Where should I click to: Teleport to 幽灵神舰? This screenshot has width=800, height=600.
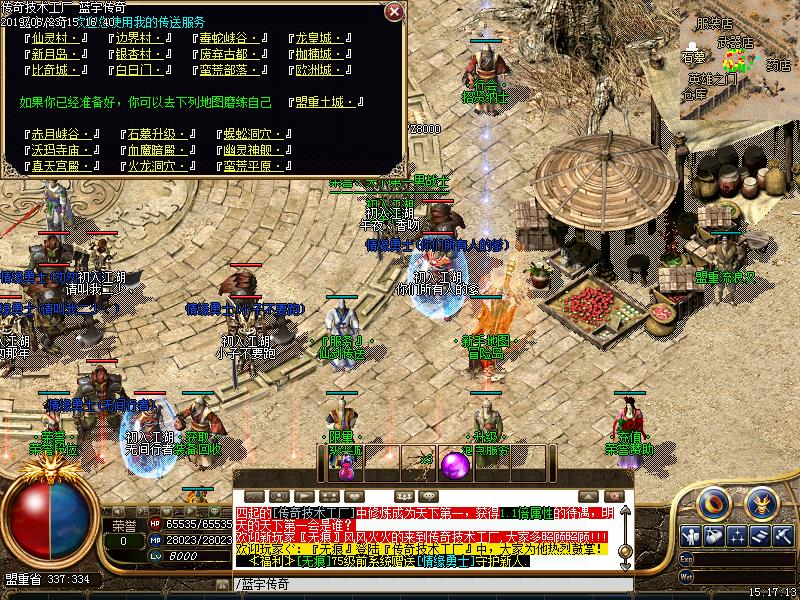coord(250,150)
